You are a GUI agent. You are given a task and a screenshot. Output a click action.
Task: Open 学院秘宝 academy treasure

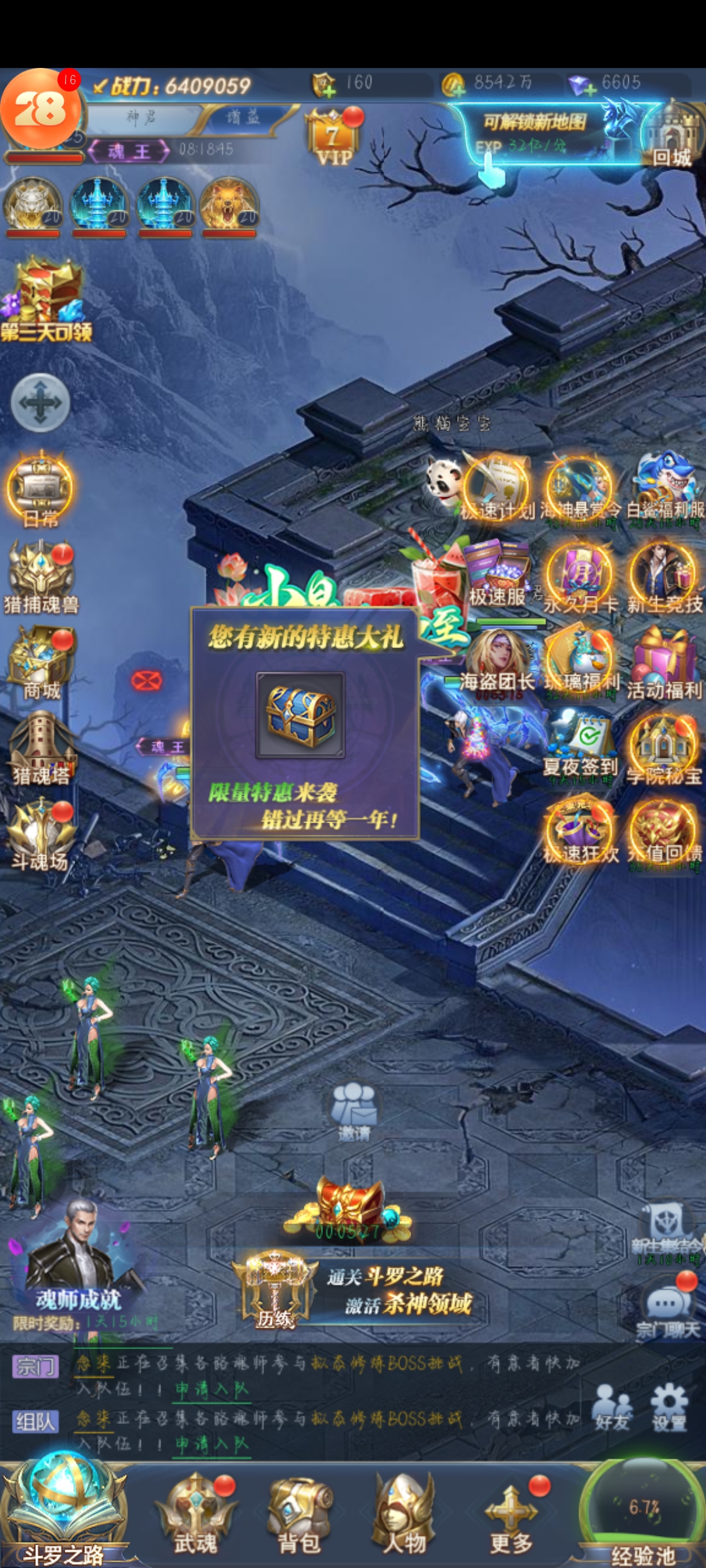pos(664,748)
